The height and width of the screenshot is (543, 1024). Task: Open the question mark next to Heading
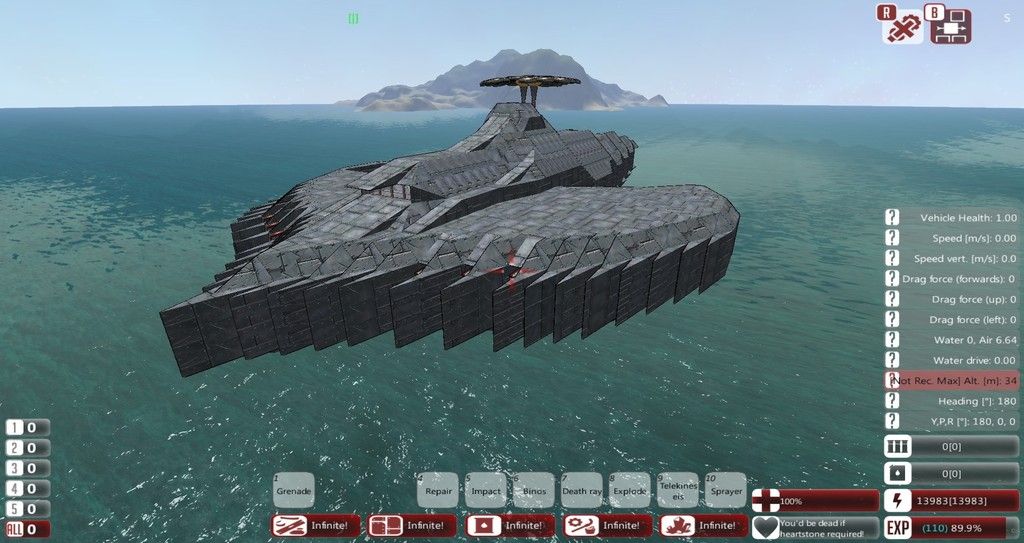pyautogui.click(x=893, y=400)
